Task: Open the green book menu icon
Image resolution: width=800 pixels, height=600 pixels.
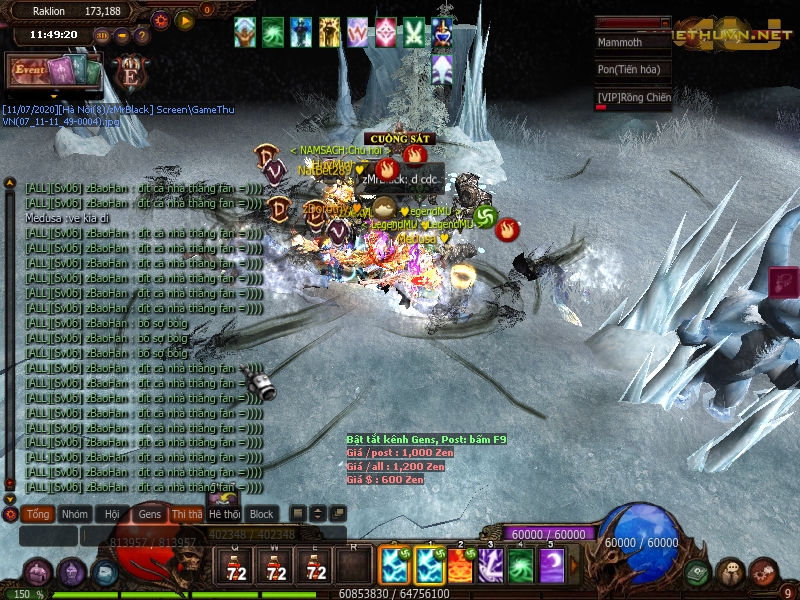Action: pos(699,571)
